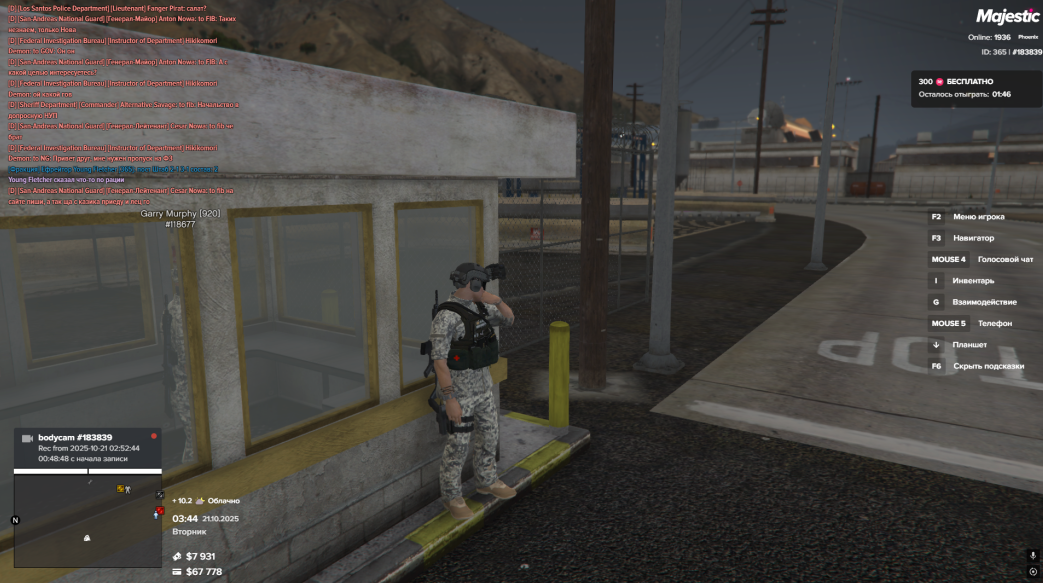Select the bodycam recording panel
Screen dimensions: 1043x583
coord(87,447)
